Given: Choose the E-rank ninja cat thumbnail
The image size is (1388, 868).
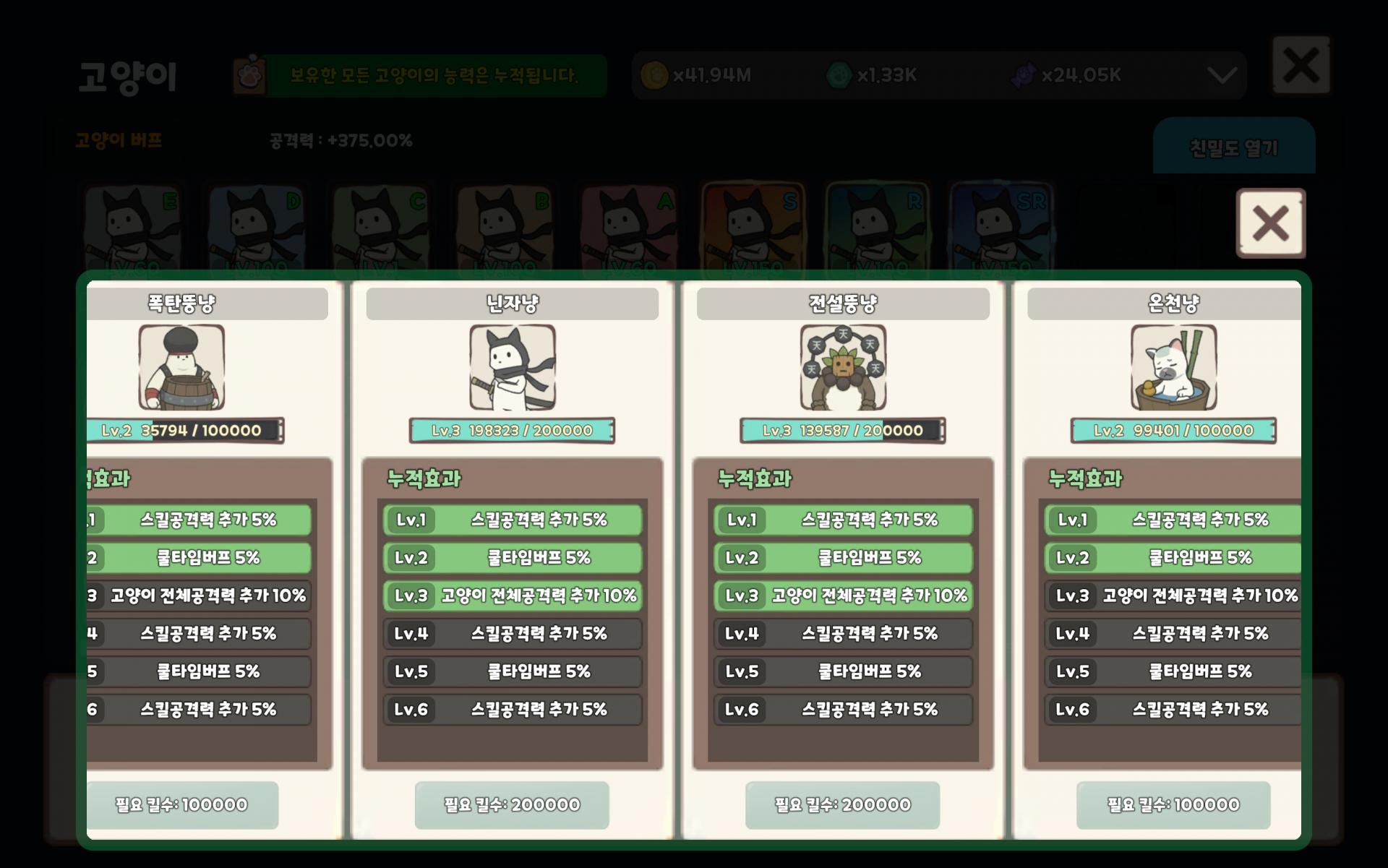Looking at the screenshot, I should pos(132,228).
